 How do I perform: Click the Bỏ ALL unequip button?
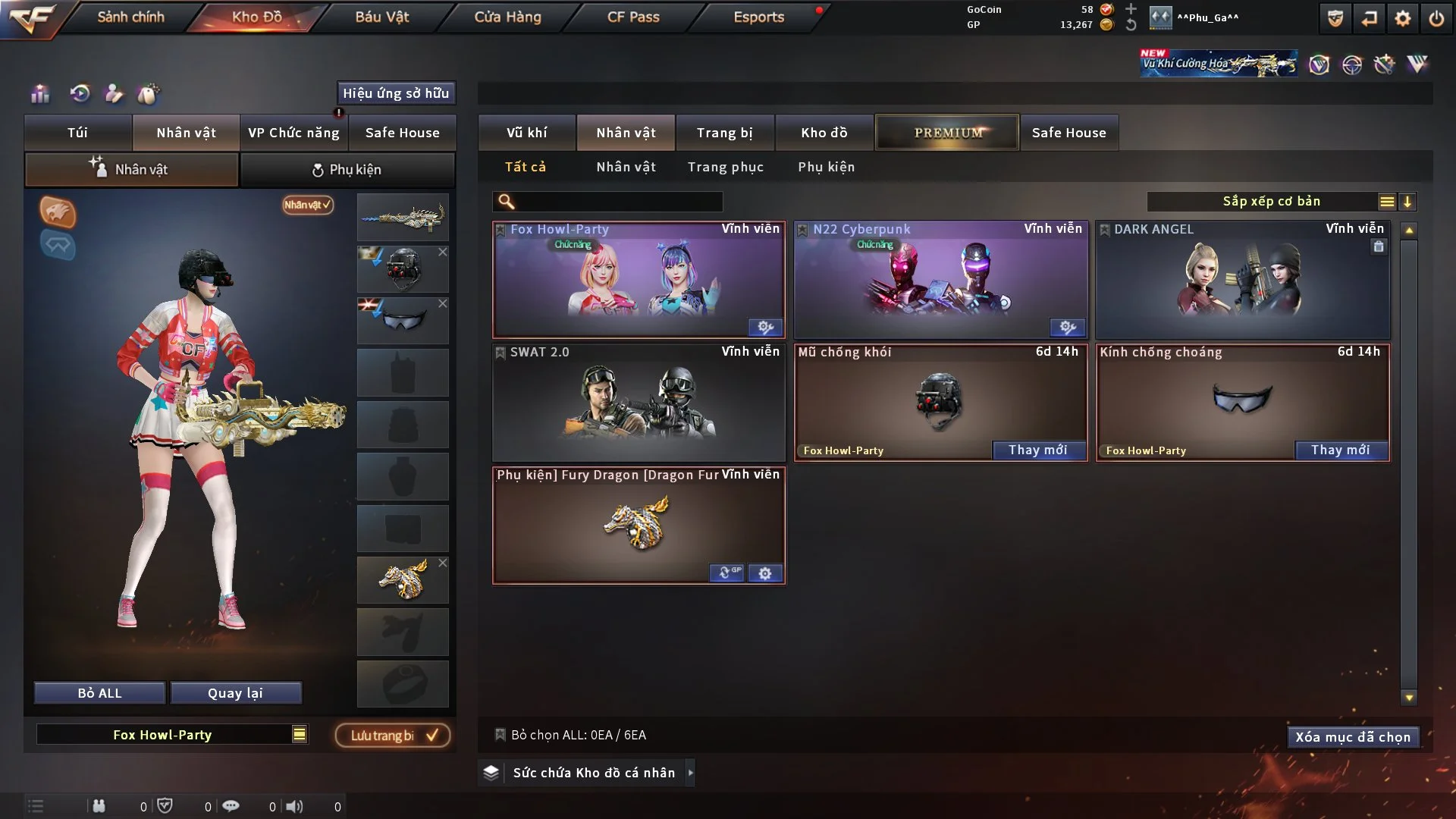point(99,693)
